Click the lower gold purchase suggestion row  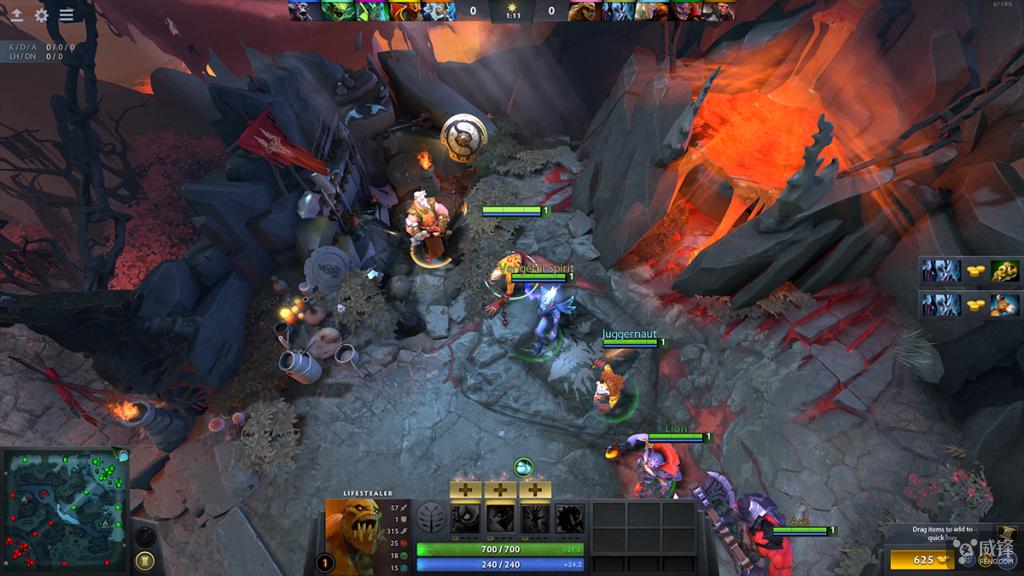tap(969, 304)
